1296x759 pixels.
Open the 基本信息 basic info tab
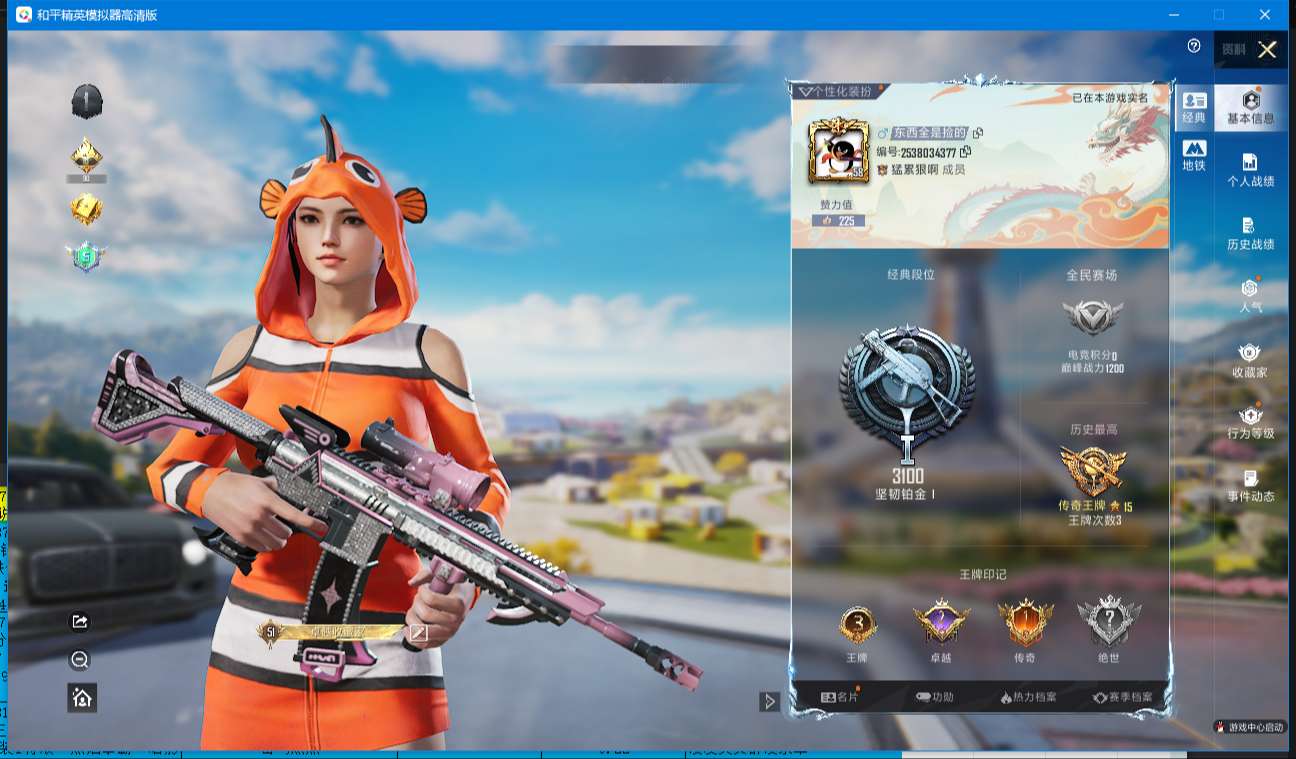tap(1250, 108)
